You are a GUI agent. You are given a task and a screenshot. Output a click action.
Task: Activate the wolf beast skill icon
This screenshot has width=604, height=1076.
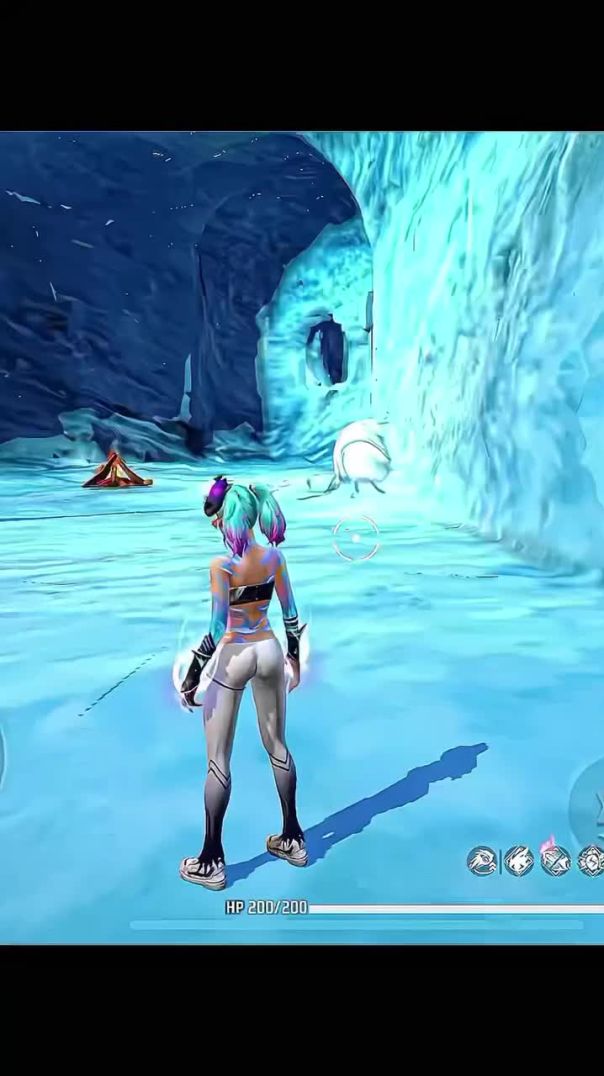tap(519, 860)
